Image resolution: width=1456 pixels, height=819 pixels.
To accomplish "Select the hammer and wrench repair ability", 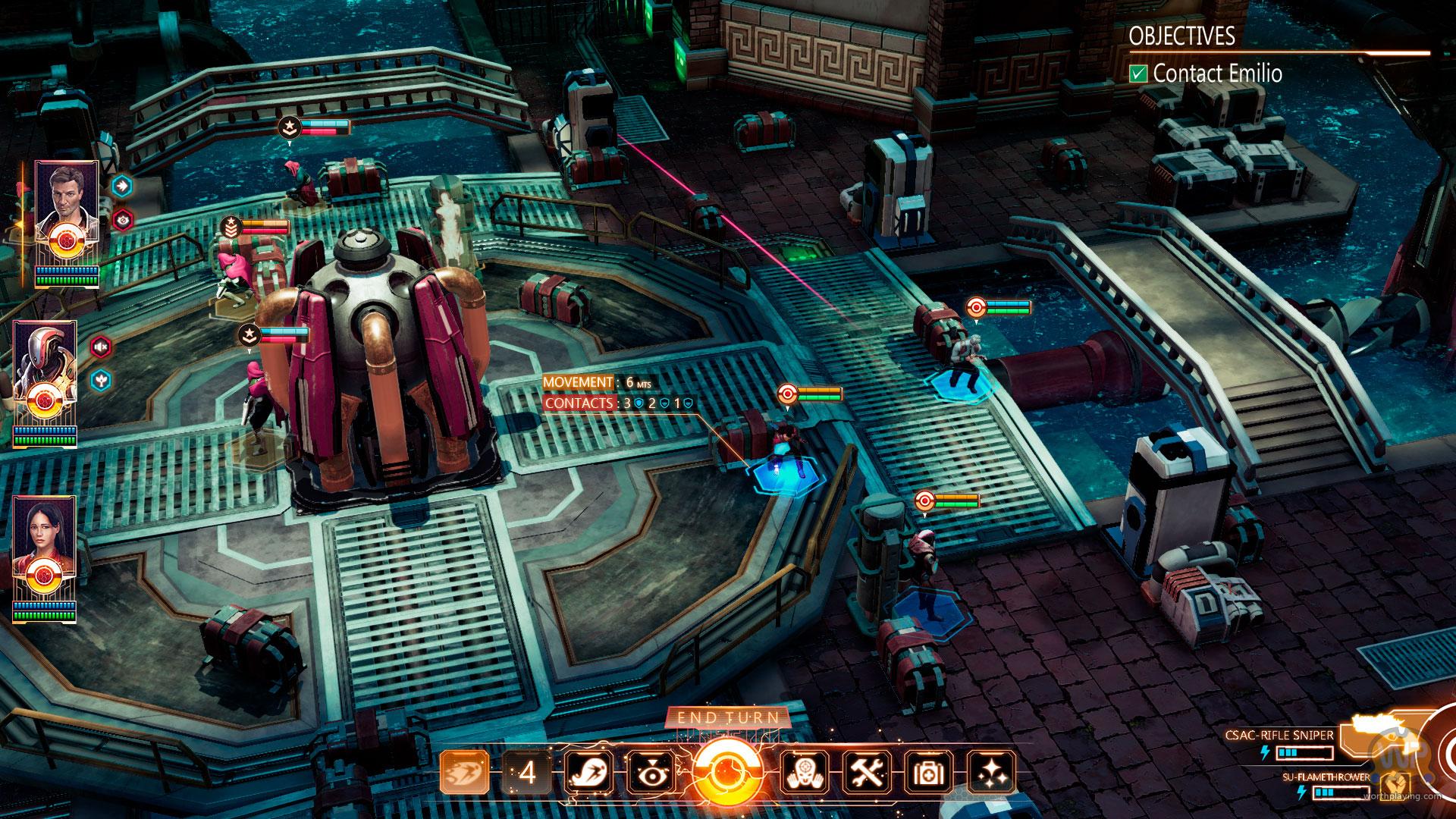I will [868, 773].
